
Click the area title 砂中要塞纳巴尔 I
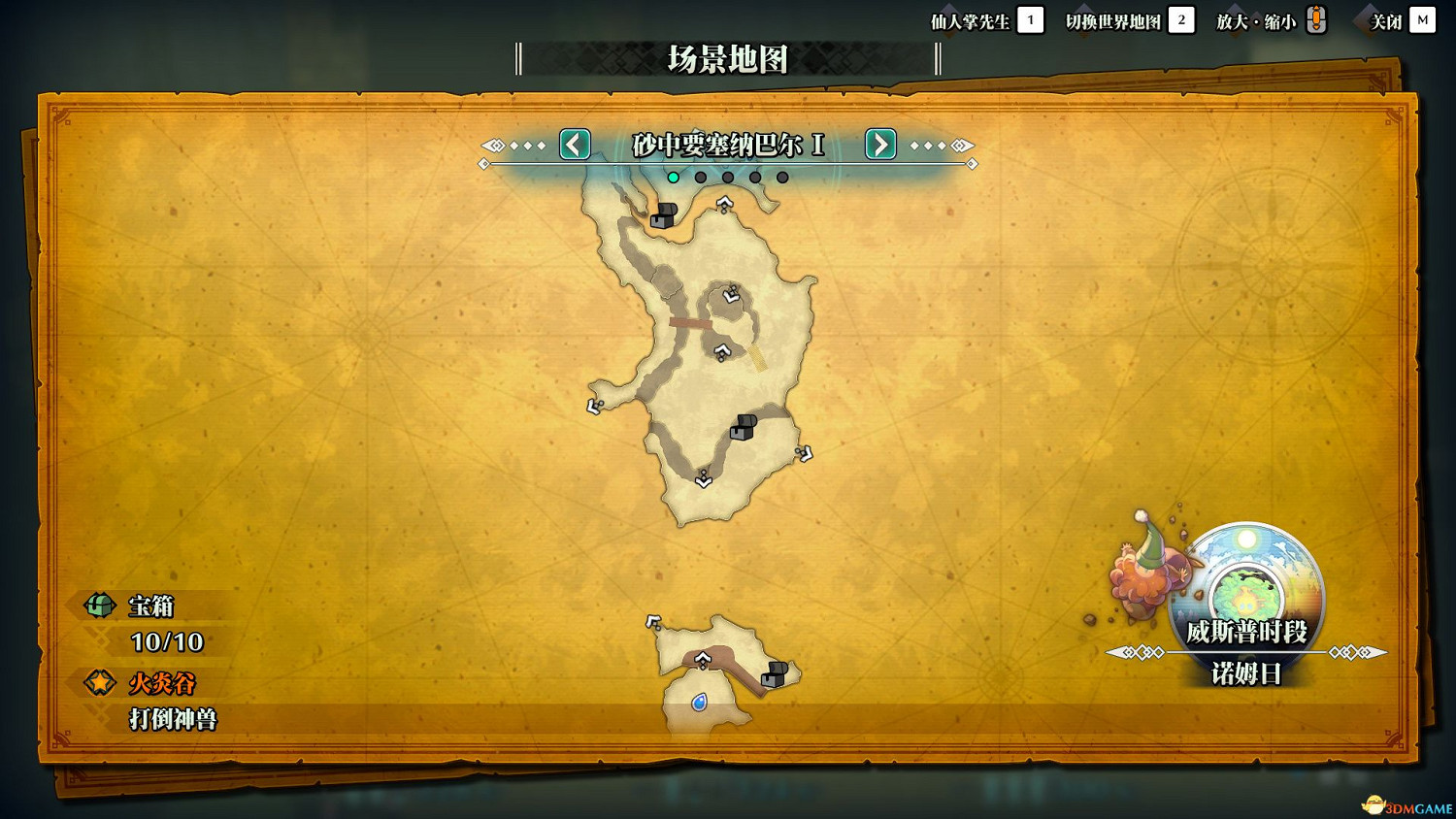coord(726,145)
